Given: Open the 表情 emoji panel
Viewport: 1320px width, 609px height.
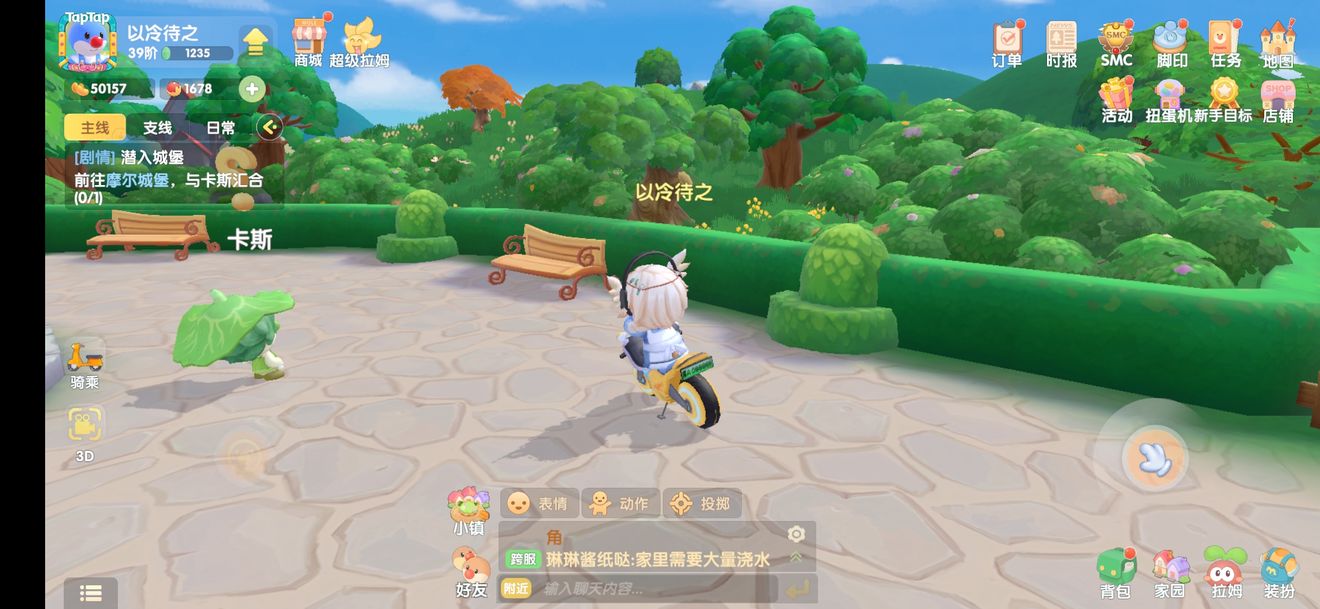Looking at the screenshot, I should [538, 503].
